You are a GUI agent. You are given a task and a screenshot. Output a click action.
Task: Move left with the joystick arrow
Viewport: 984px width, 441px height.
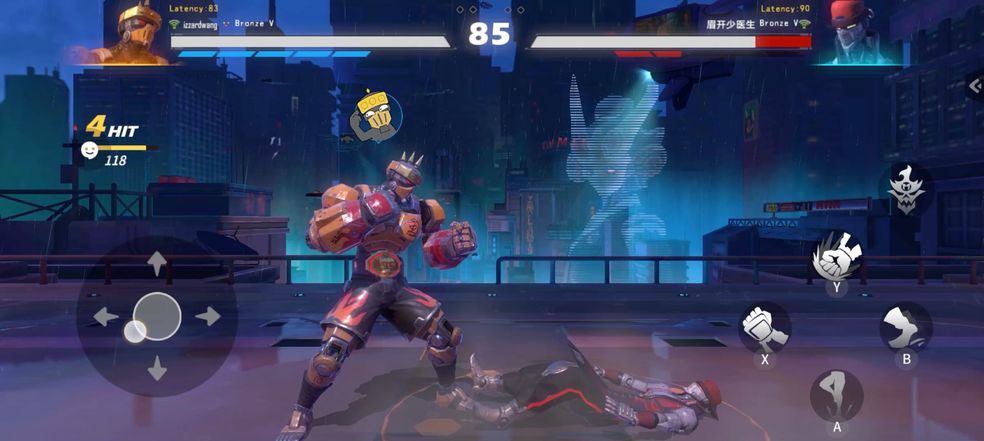105,317
